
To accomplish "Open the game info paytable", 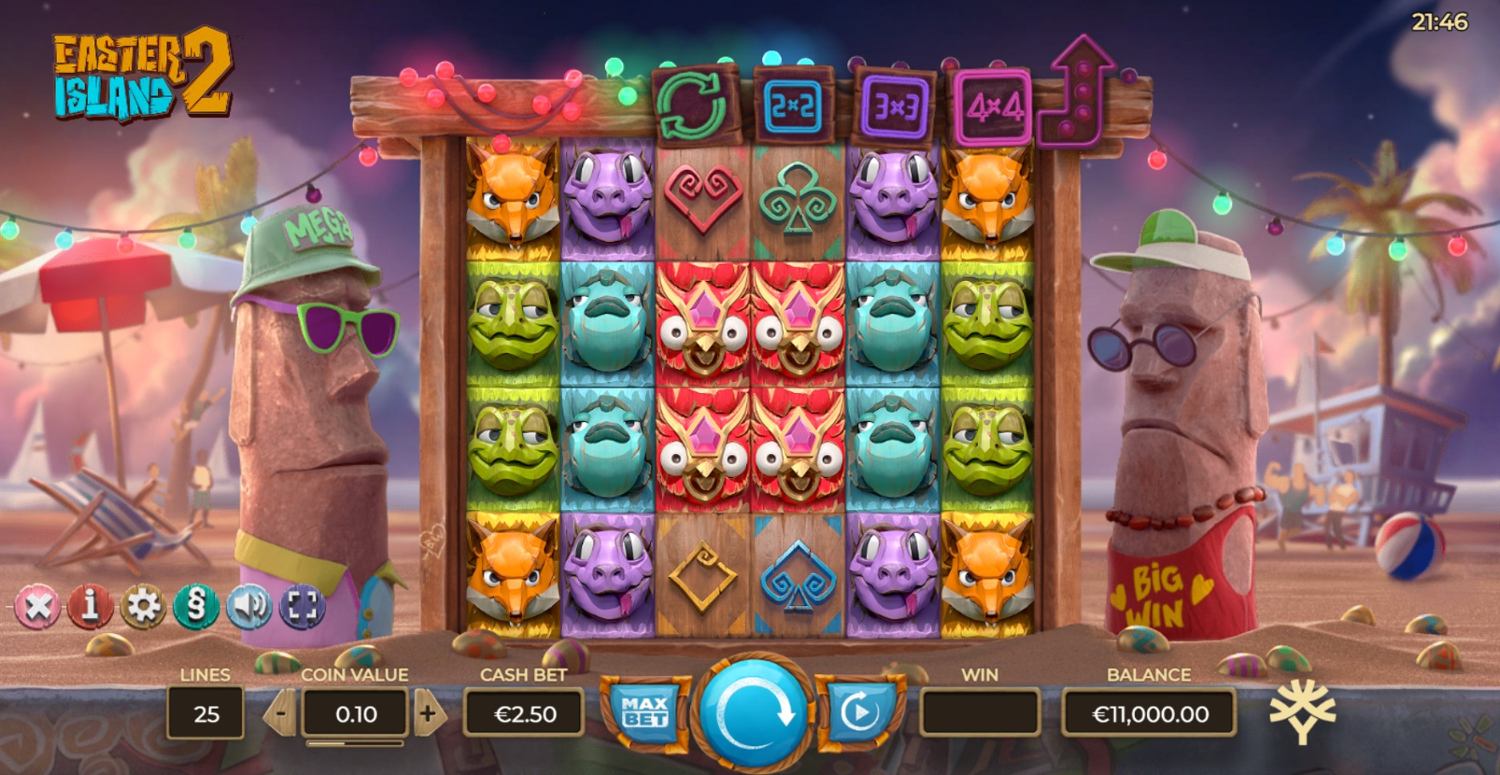I will point(90,607).
